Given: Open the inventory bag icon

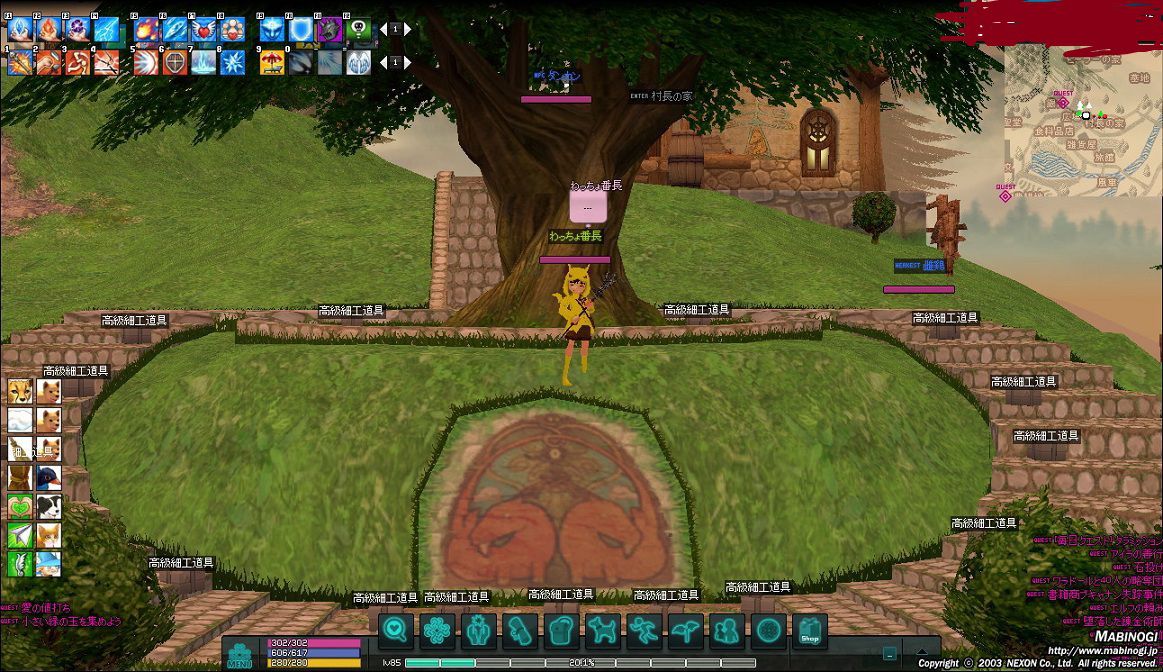Looking at the screenshot, I should tap(562, 630).
